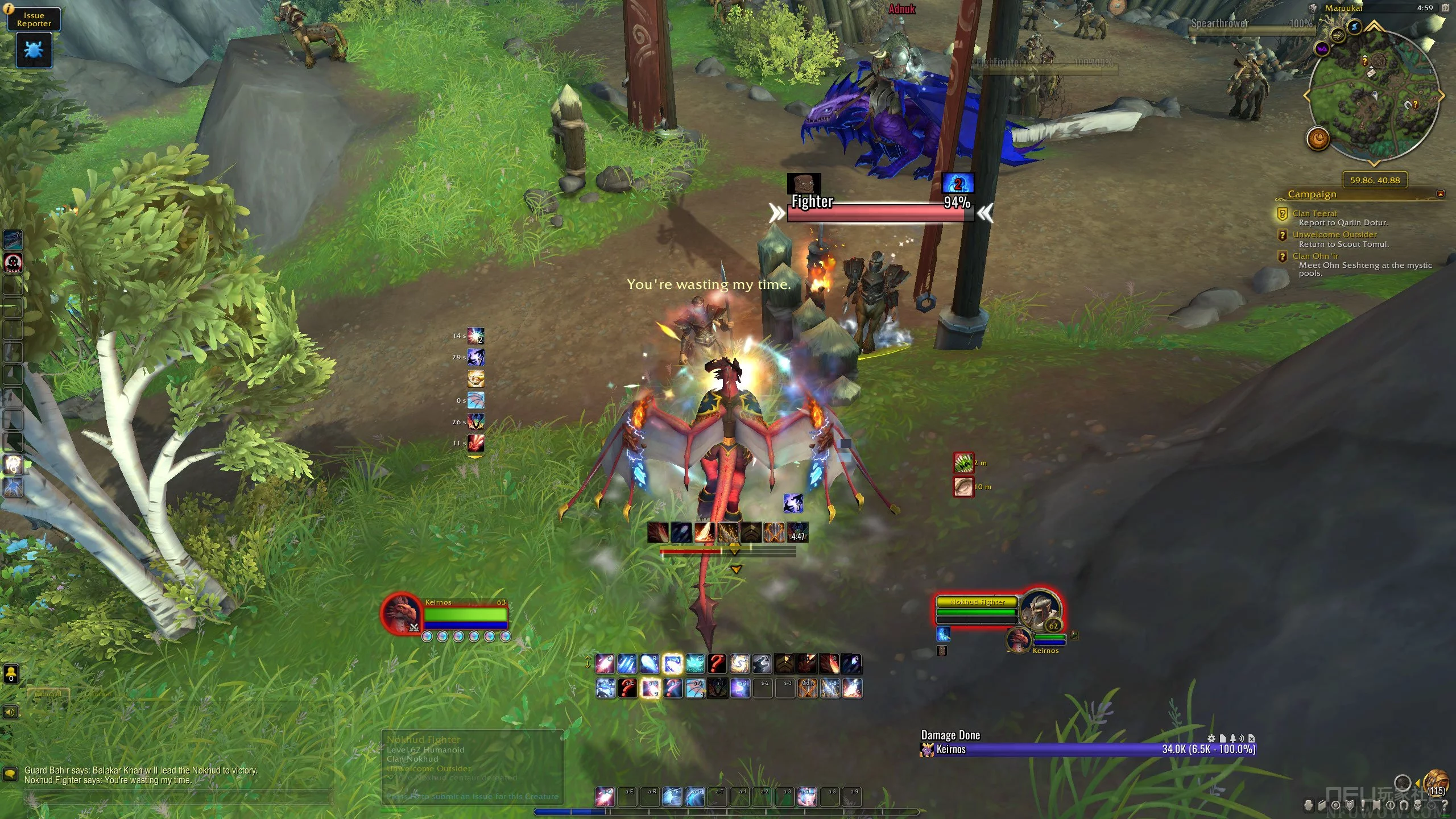Select the Unwelcome Outsider quest entry
The height and width of the screenshot is (819, 1456).
[1334, 234]
